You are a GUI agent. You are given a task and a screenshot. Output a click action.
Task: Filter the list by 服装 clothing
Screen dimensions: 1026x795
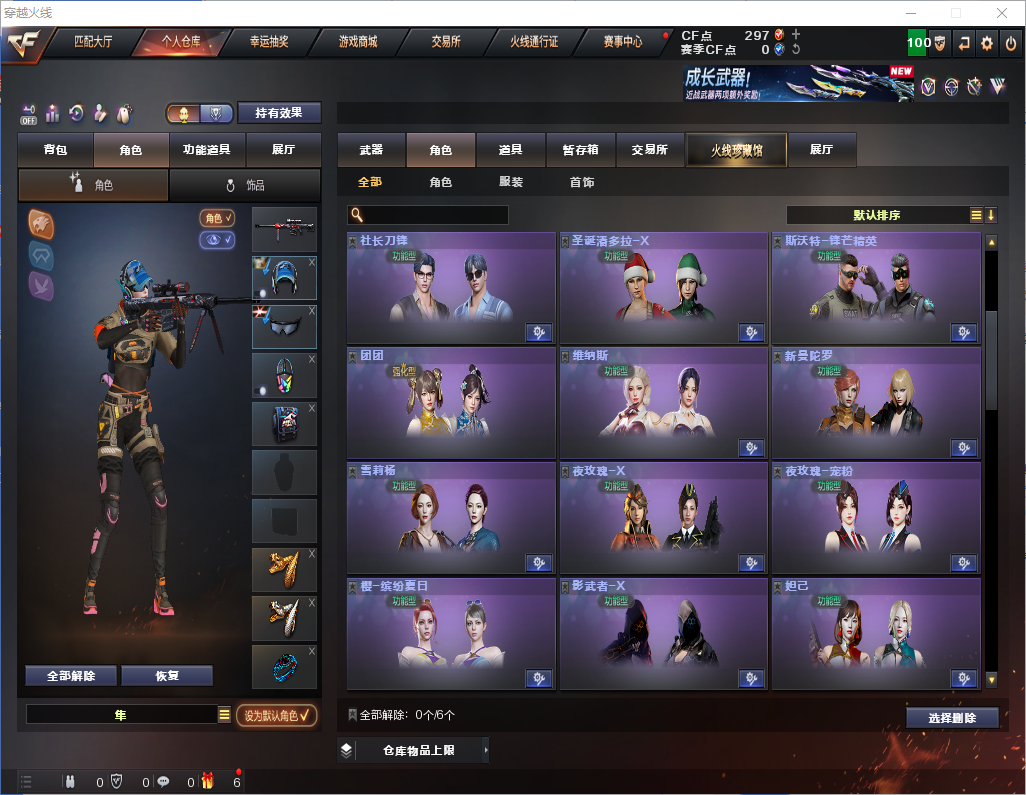(x=511, y=182)
